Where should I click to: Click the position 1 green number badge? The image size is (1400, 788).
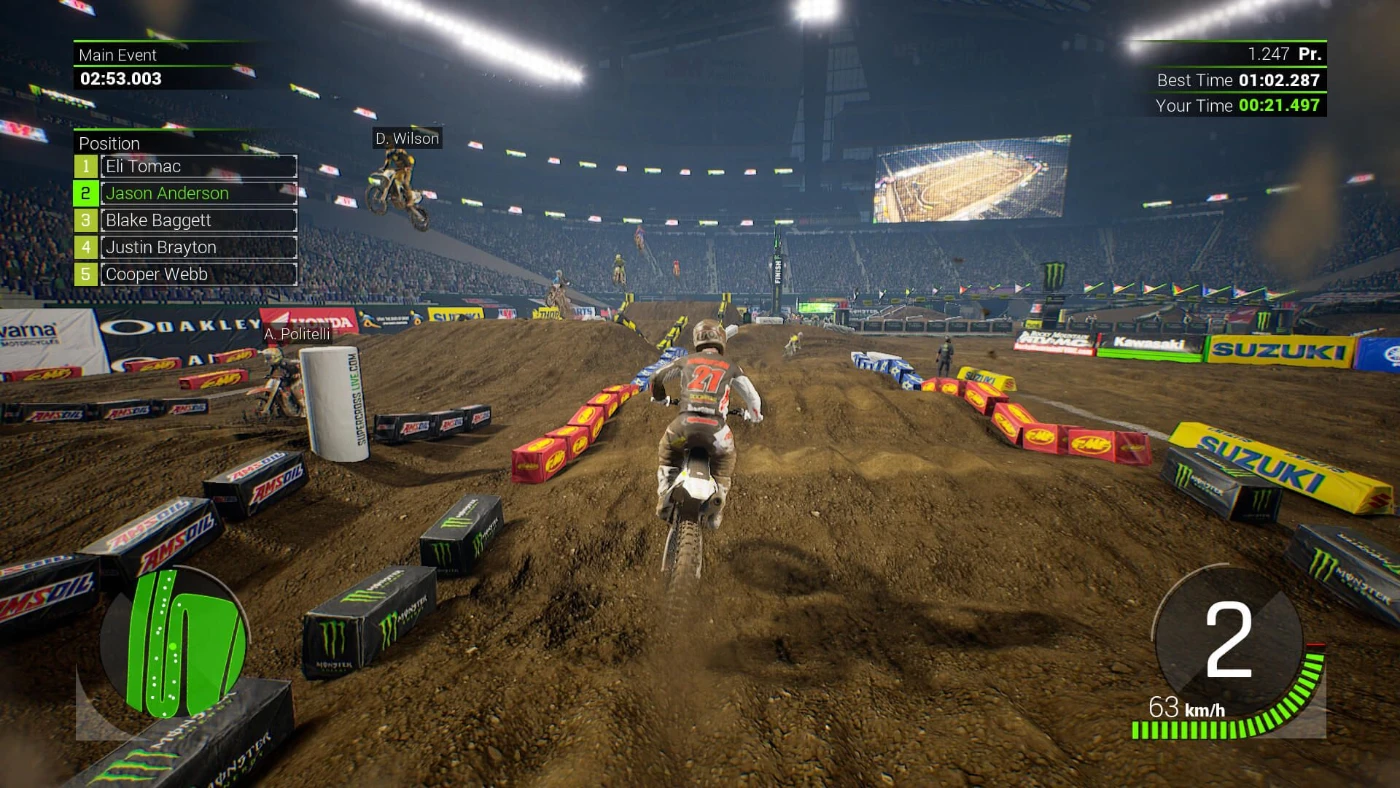[x=84, y=166]
